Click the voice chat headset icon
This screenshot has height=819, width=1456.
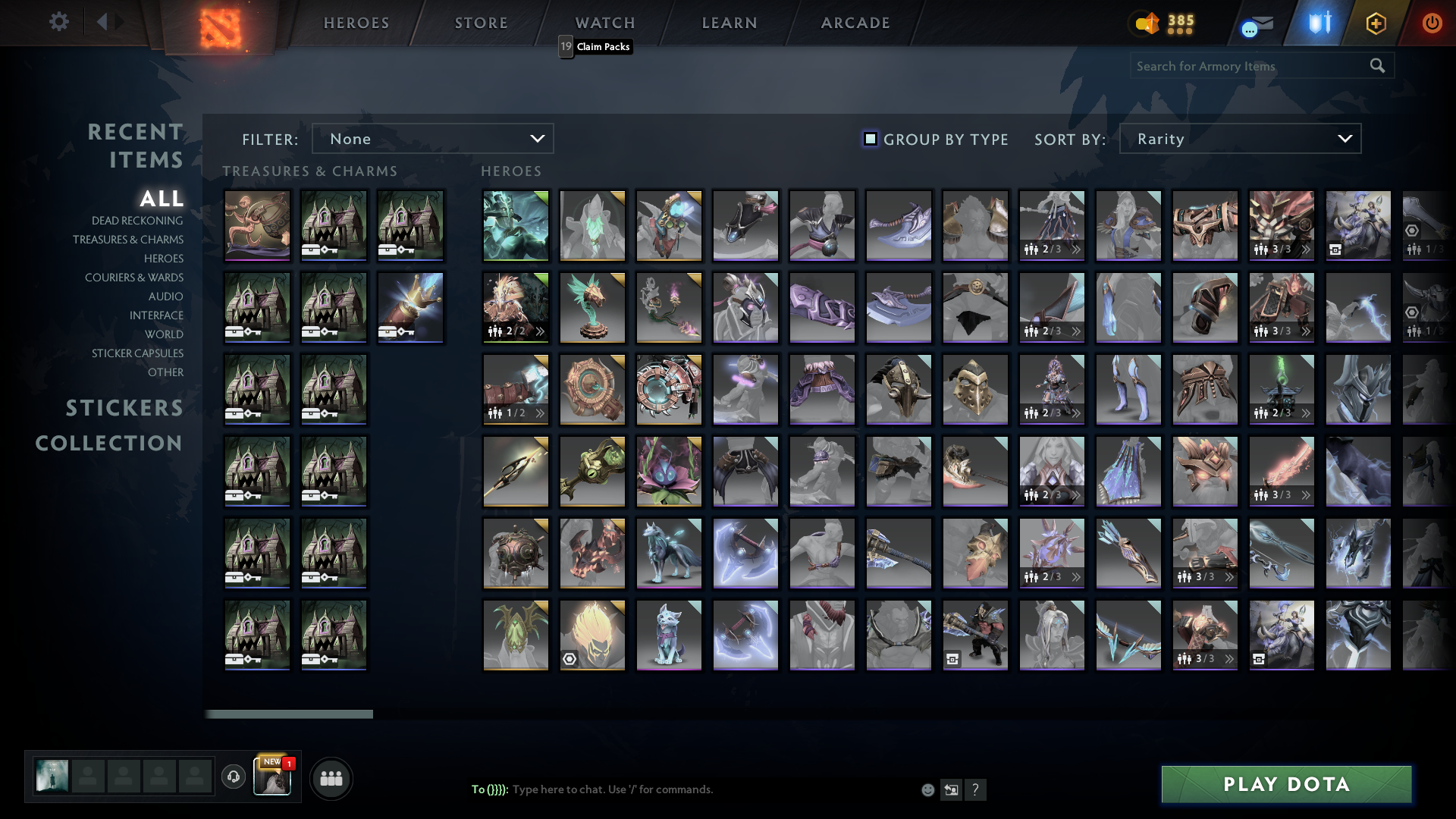233,777
